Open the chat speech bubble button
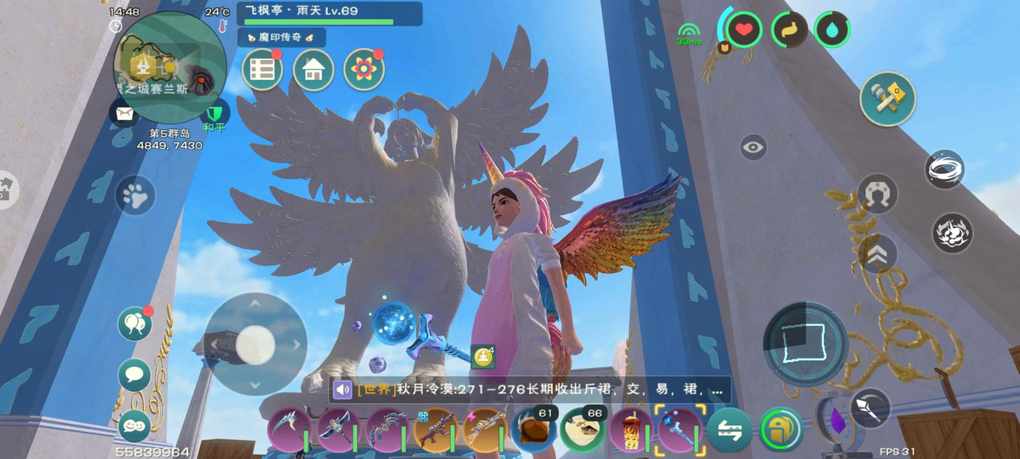Screen dimensions: 1020x459 pos(134,375)
